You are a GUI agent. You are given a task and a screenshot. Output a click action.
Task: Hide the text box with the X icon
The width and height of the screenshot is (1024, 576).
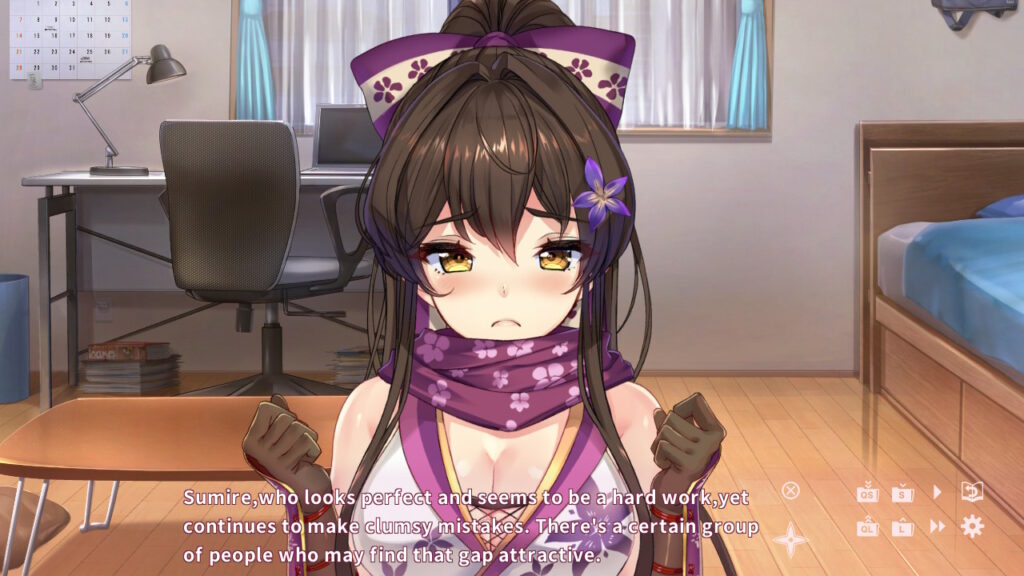pos(790,490)
